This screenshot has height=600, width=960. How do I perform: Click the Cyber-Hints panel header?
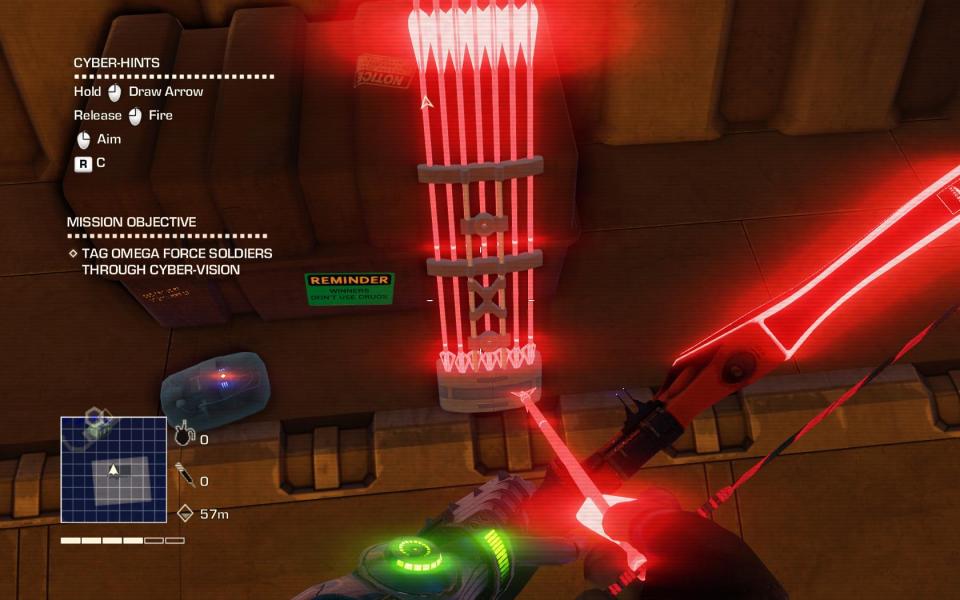click(x=116, y=63)
